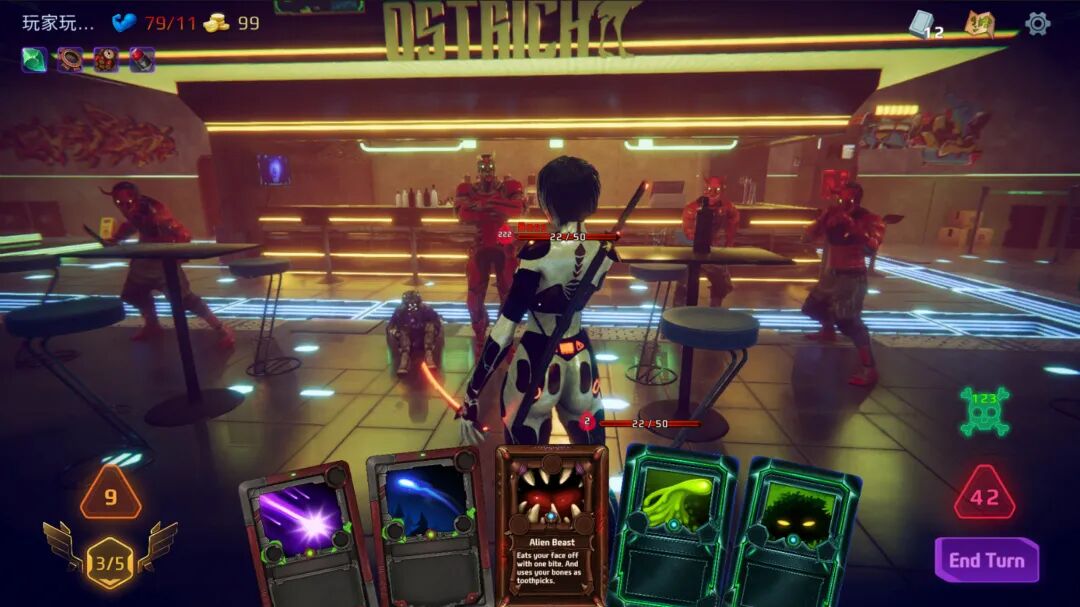Inspect the green gem relic
The width and height of the screenshot is (1080, 607).
tap(35, 60)
